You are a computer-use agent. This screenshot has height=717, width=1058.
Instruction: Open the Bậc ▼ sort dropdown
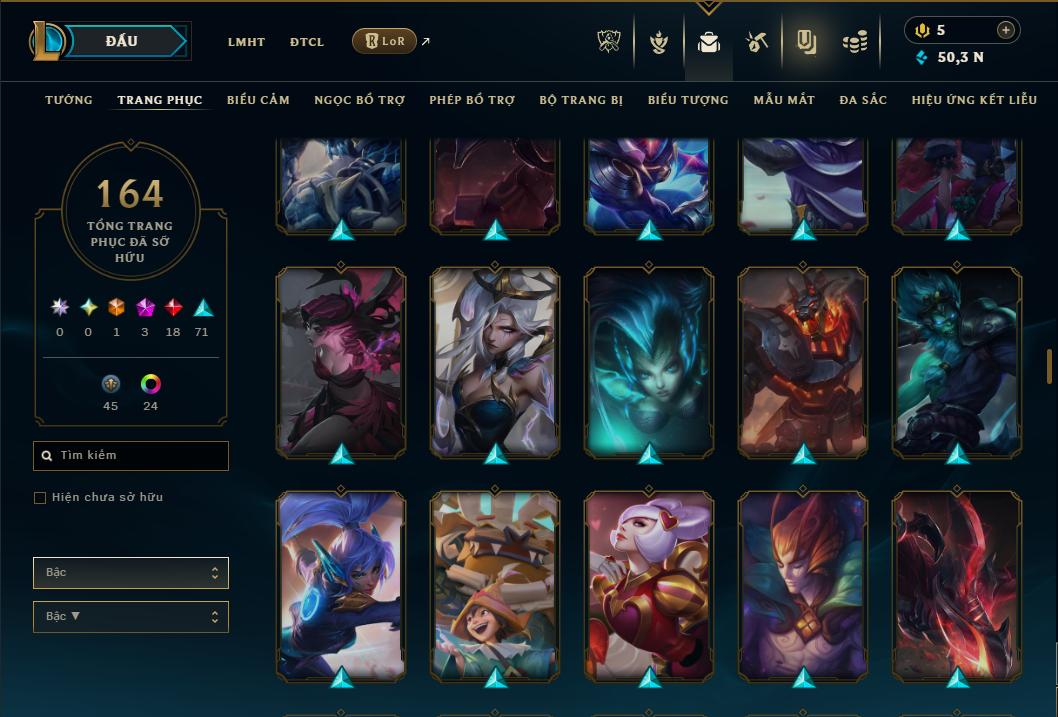[x=131, y=617]
